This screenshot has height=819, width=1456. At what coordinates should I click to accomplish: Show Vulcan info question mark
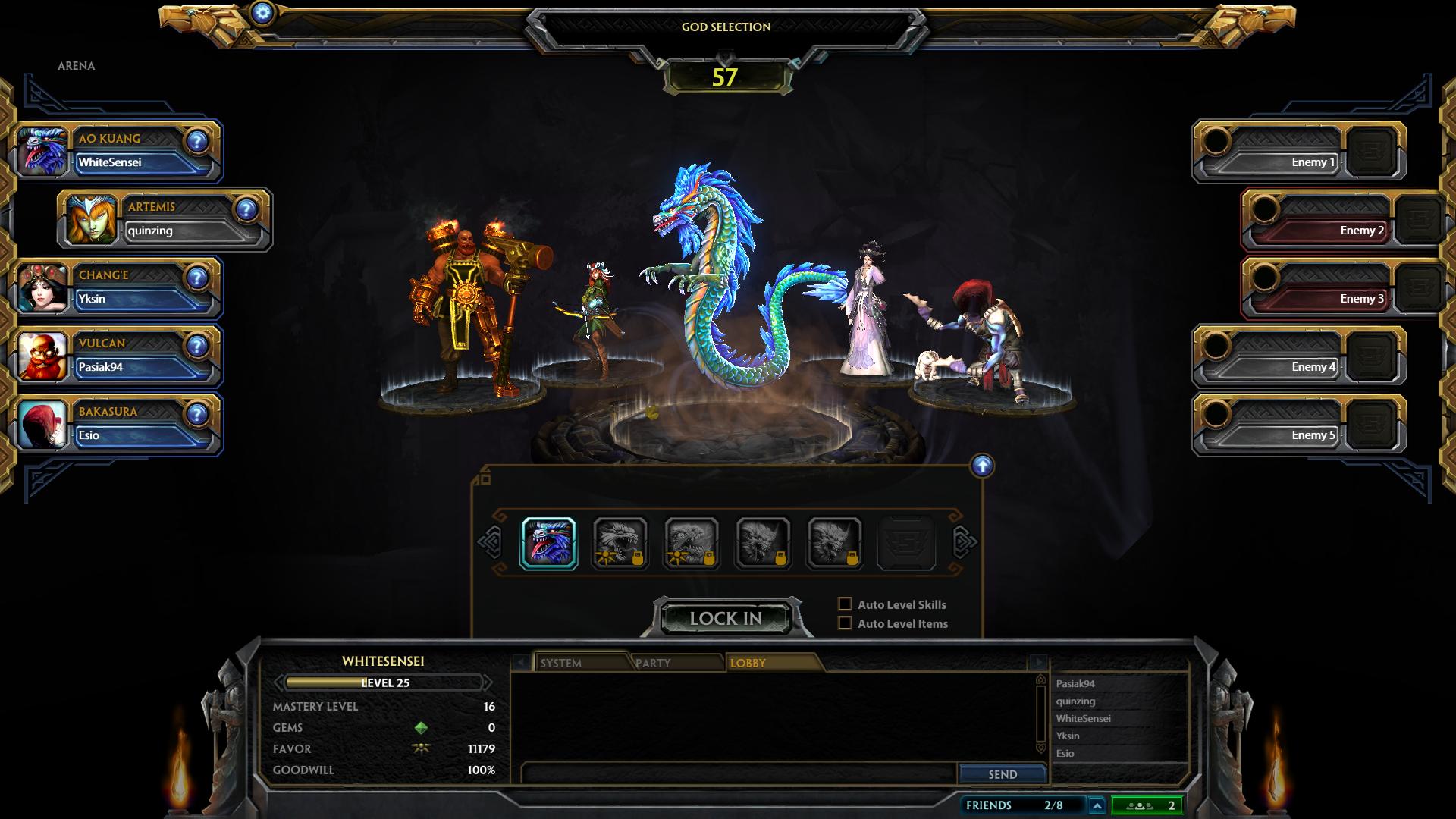(197, 346)
